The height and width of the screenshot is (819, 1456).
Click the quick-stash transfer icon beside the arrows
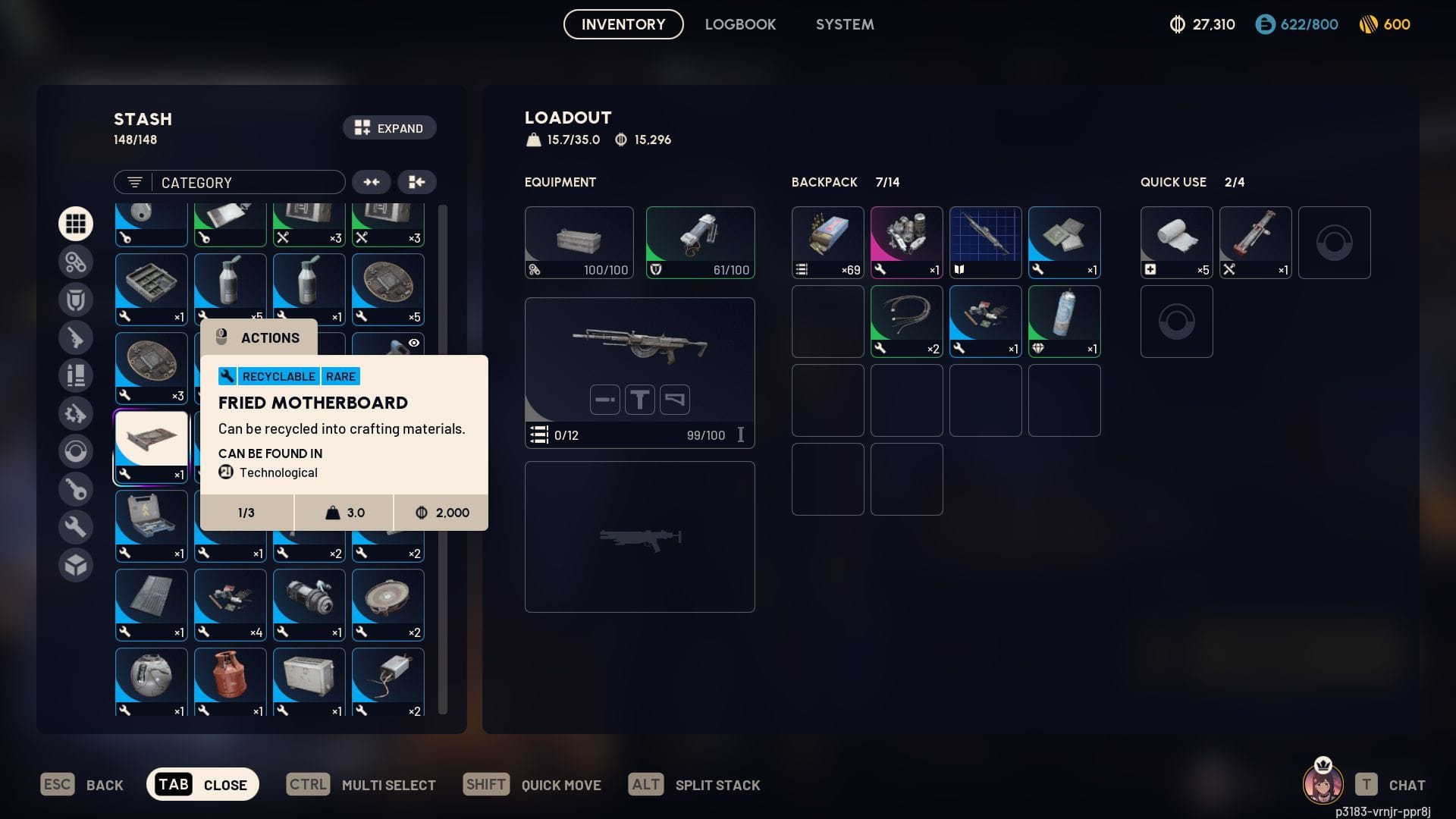pos(416,182)
